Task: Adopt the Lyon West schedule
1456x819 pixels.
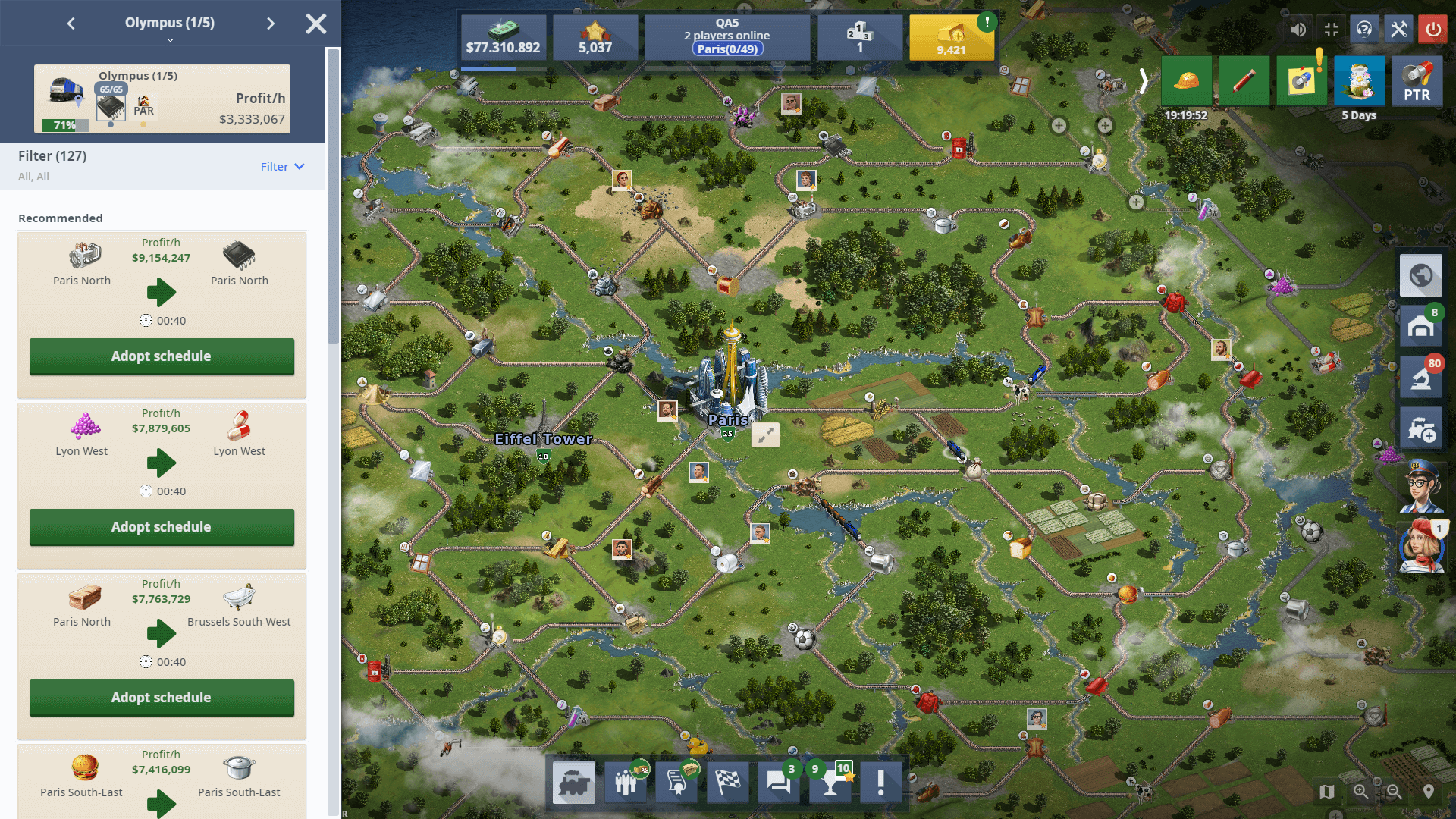Action: (x=162, y=527)
